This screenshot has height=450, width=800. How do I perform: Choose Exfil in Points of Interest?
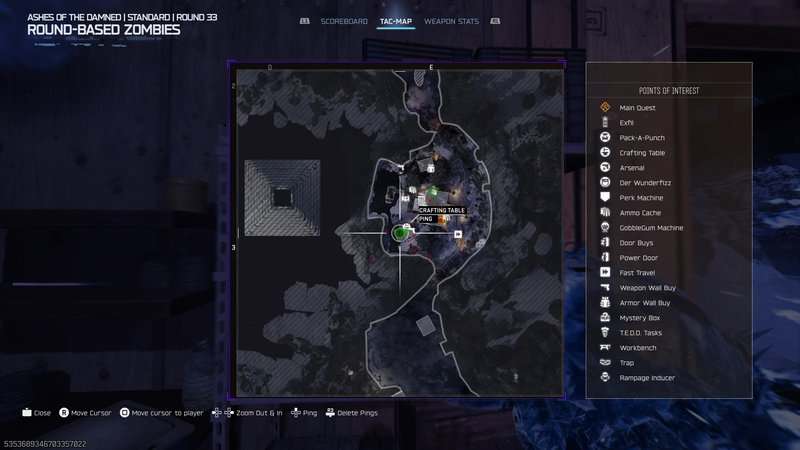627,122
